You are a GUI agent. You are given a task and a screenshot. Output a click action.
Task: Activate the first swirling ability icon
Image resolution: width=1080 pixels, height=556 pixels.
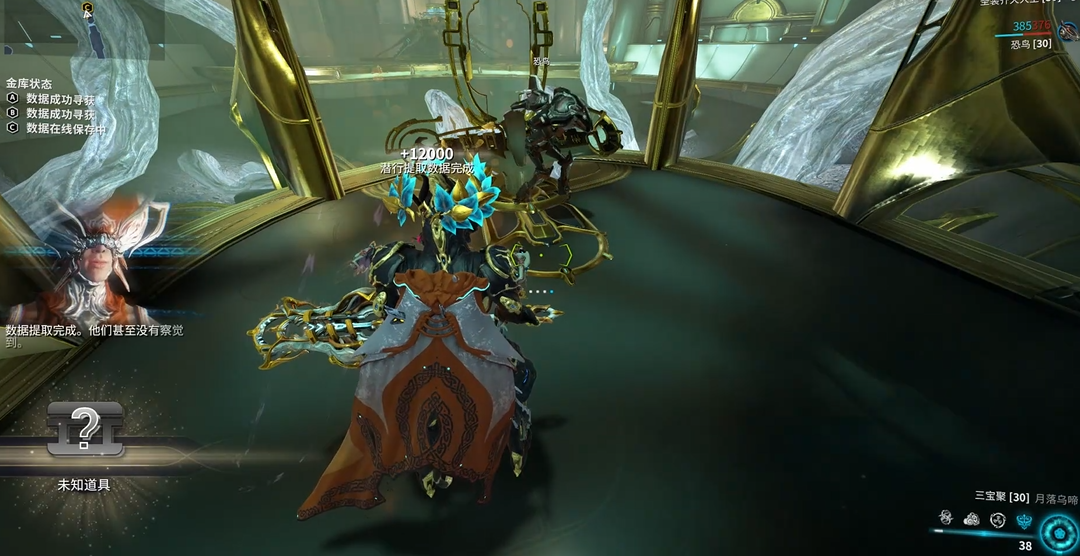pos(945,518)
